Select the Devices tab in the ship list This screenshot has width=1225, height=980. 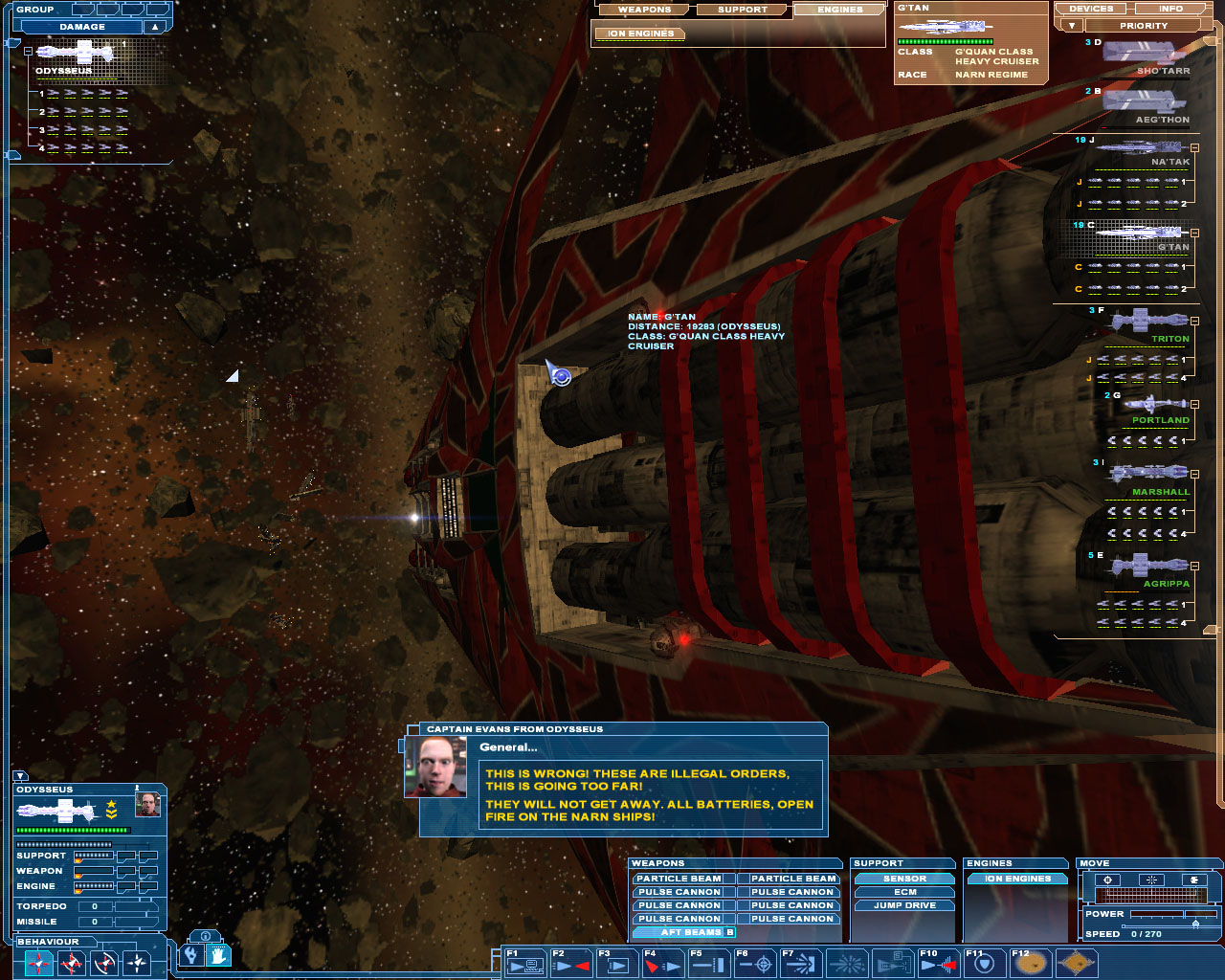tap(1091, 9)
